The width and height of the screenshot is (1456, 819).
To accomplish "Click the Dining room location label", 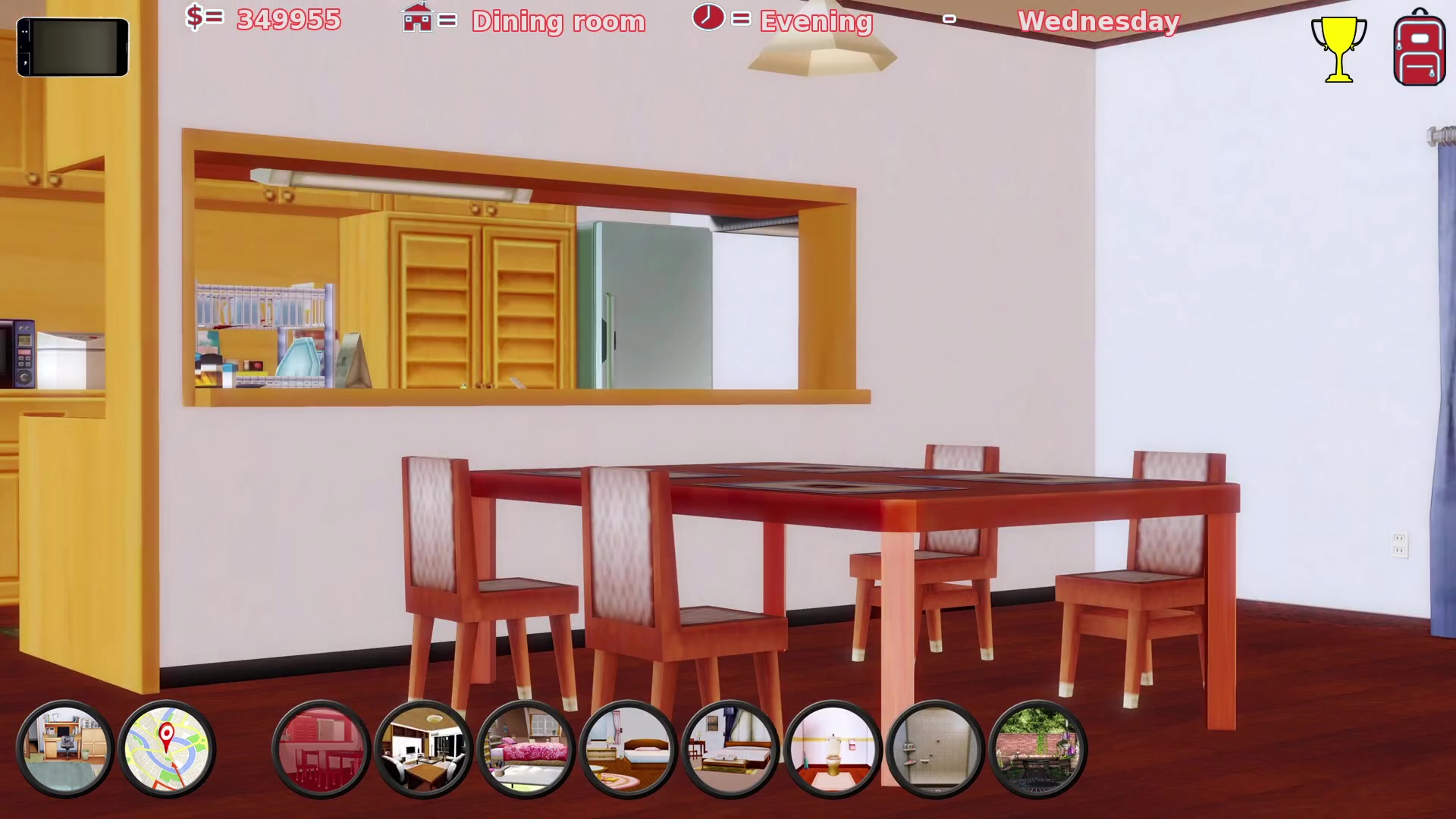I will pyautogui.click(x=558, y=22).
